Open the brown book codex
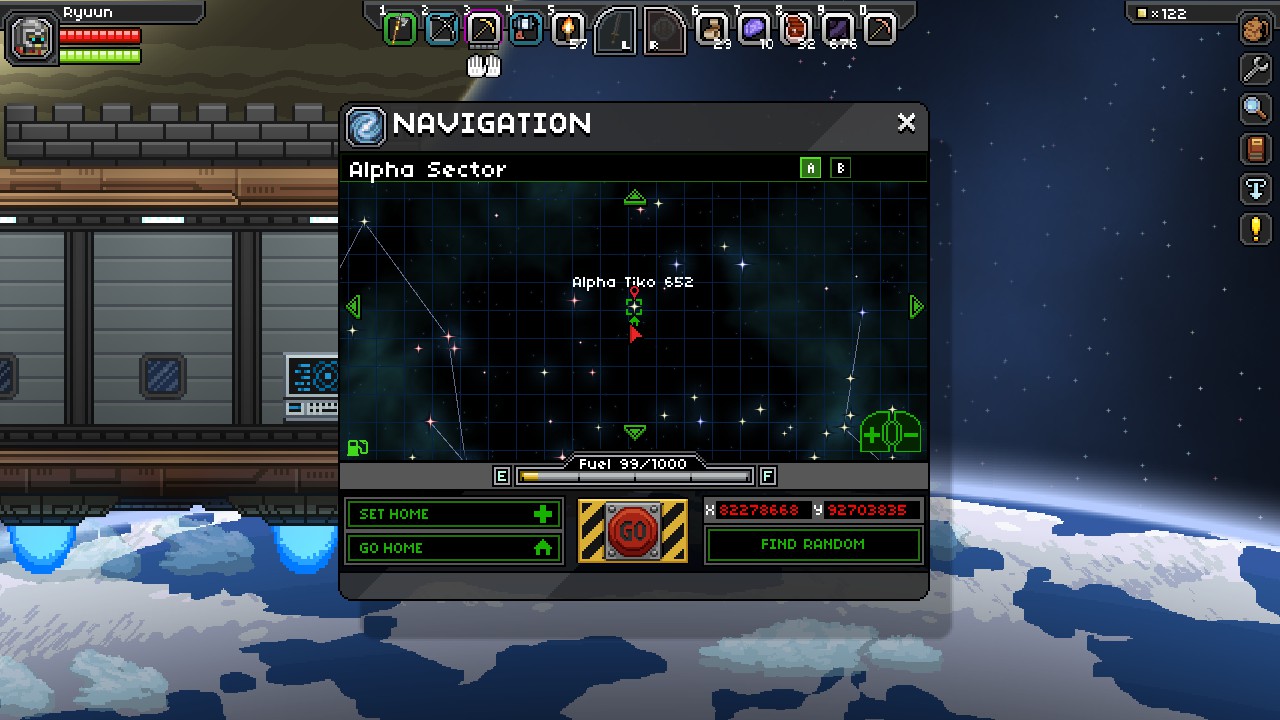 click(x=1255, y=149)
